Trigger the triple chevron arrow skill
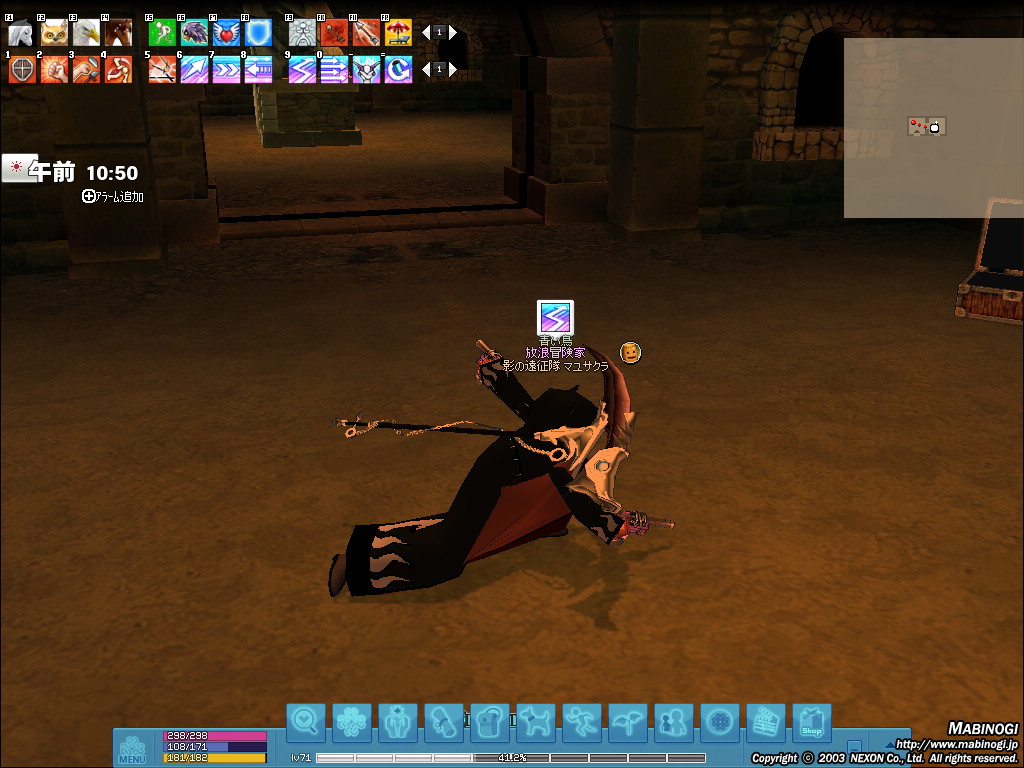 pyautogui.click(x=226, y=70)
